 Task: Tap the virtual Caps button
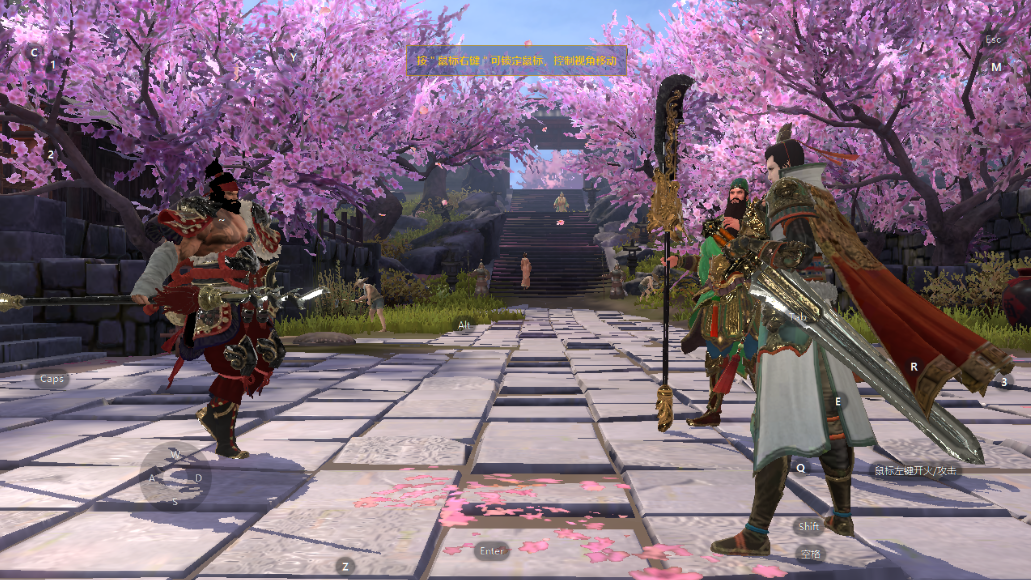(x=52, y=379)
